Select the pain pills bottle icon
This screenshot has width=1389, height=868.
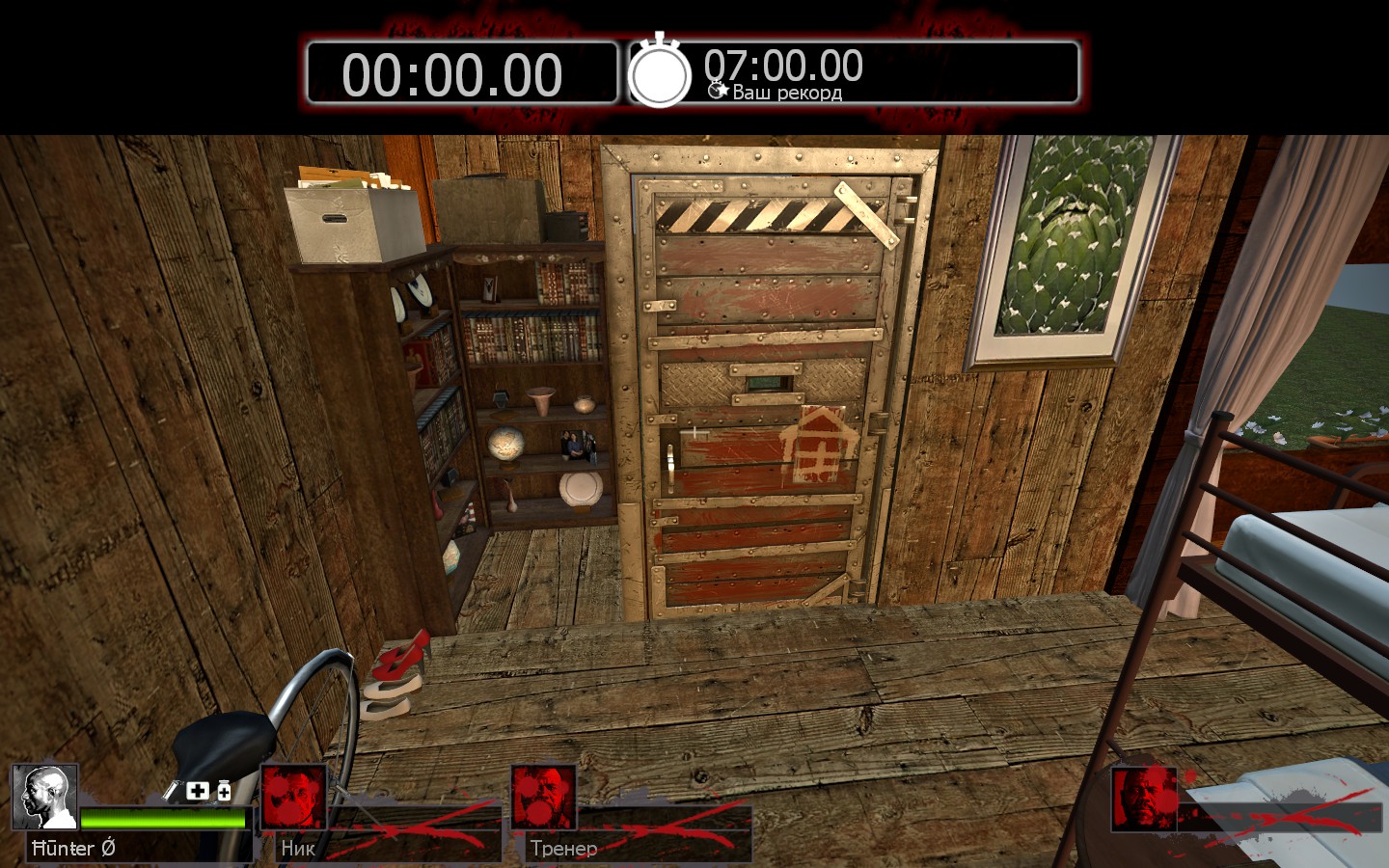(x=224, y=791)
